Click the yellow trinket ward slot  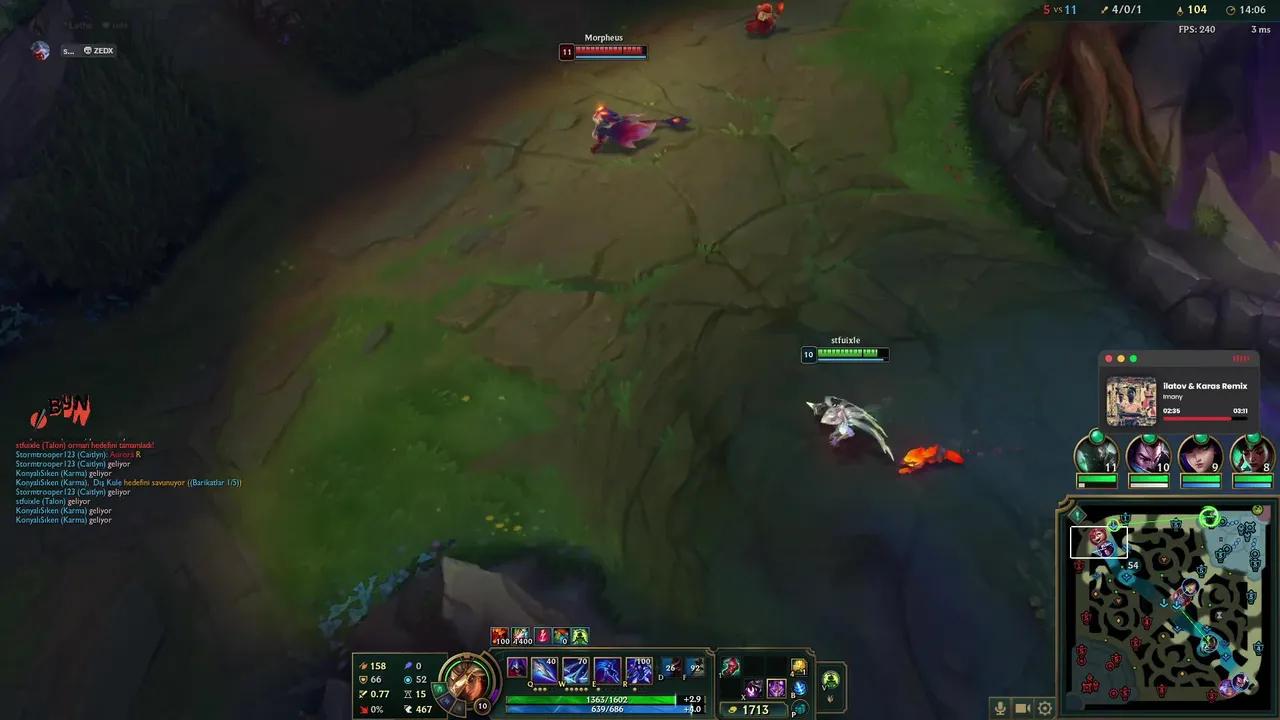(x=798, y=666)
